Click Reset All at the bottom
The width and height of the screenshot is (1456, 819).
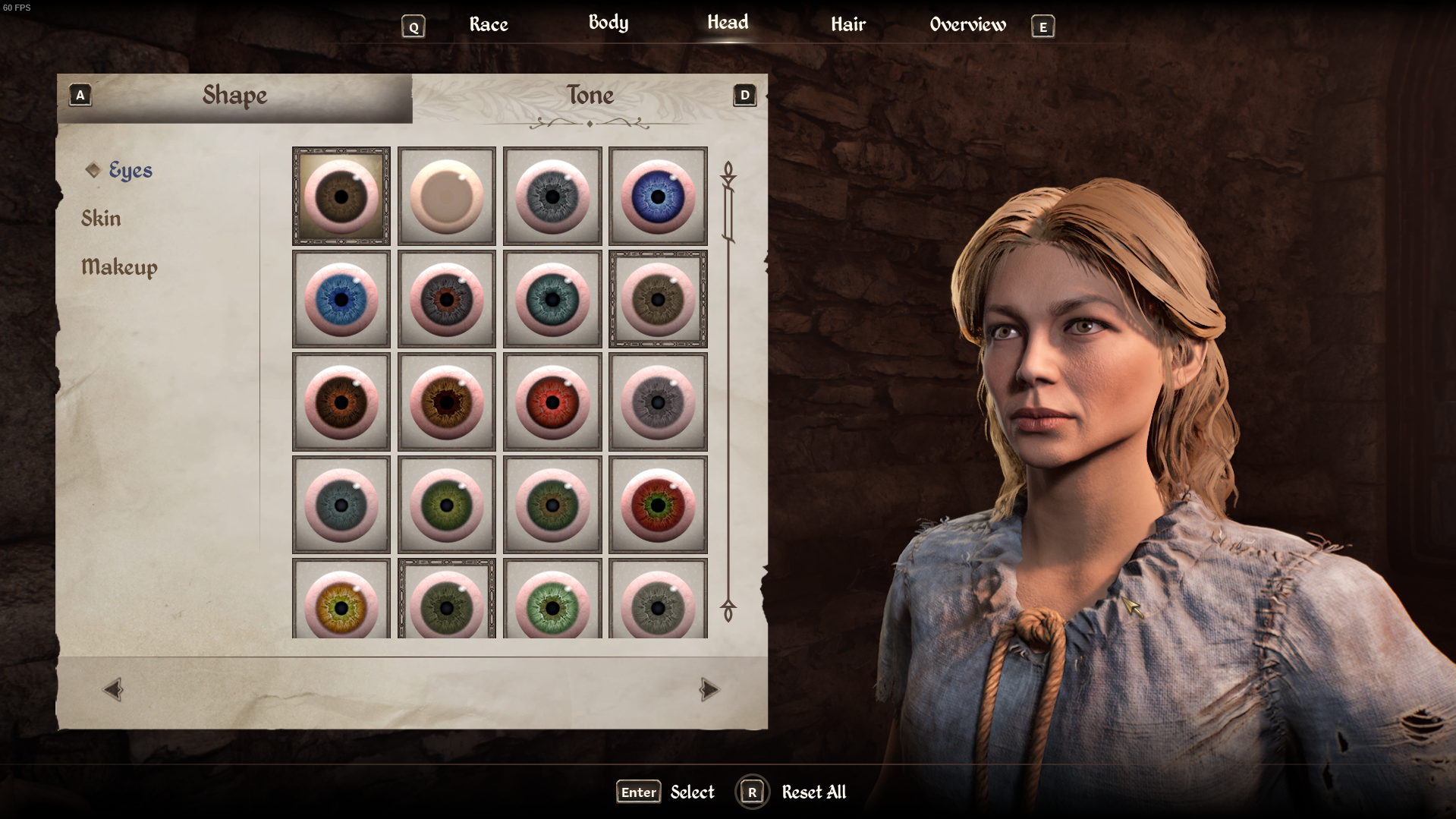[x=813, y=792]
